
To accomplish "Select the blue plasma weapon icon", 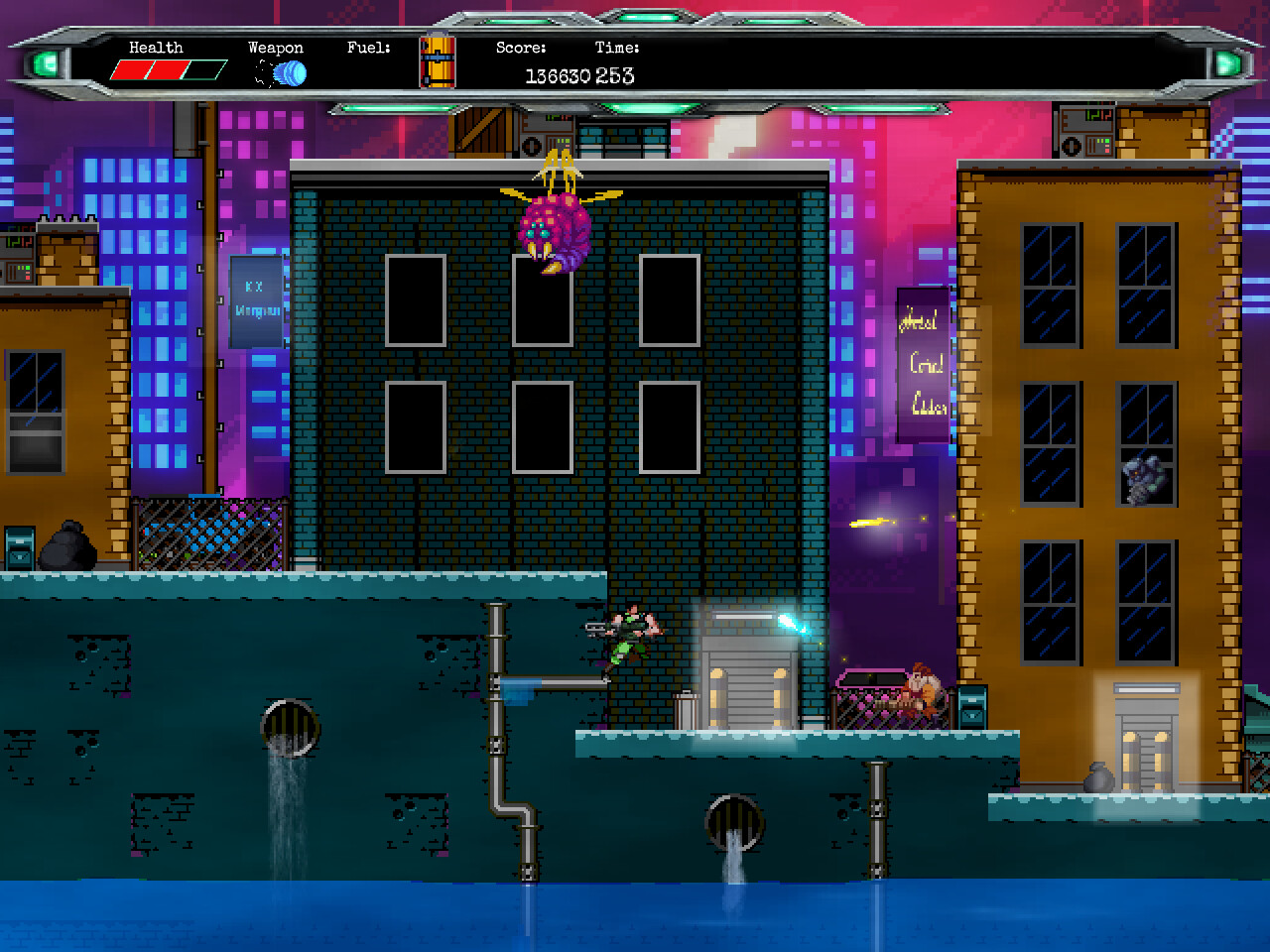I will (286, 73).
